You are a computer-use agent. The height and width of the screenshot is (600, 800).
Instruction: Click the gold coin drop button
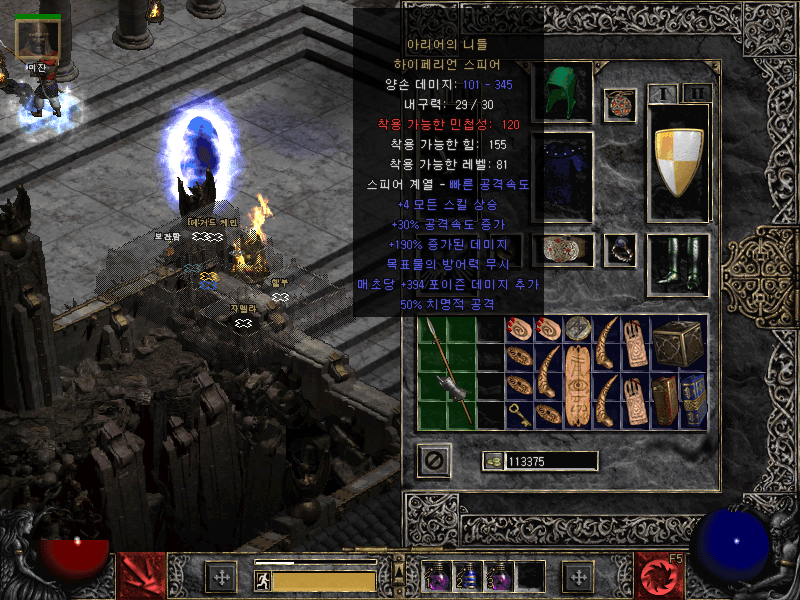493,461
